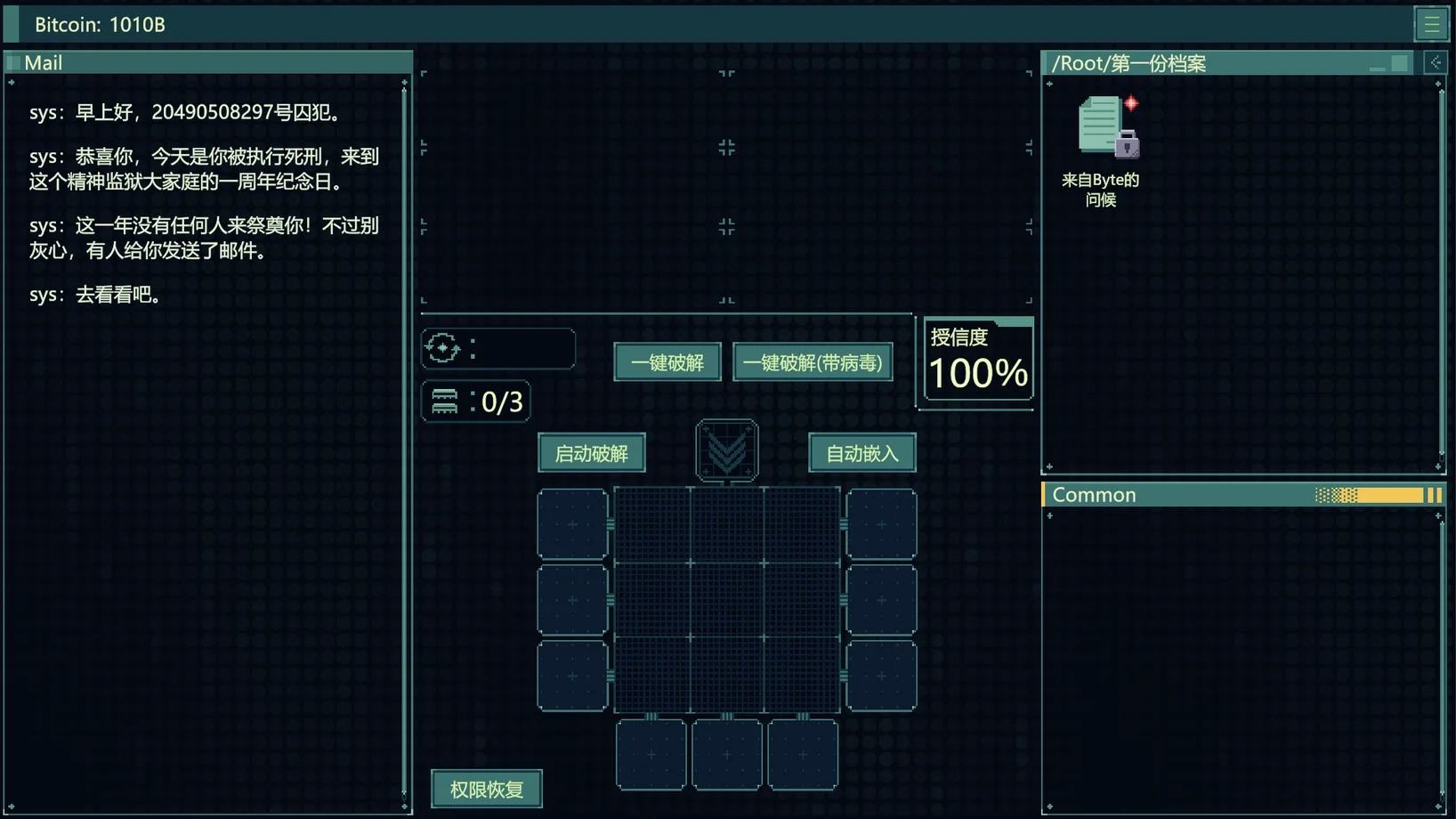Activate 一键破解(带病毒) virus crack
Image resolution: width=1456 pixels, height=819 pixels.
tap(812, 362)
